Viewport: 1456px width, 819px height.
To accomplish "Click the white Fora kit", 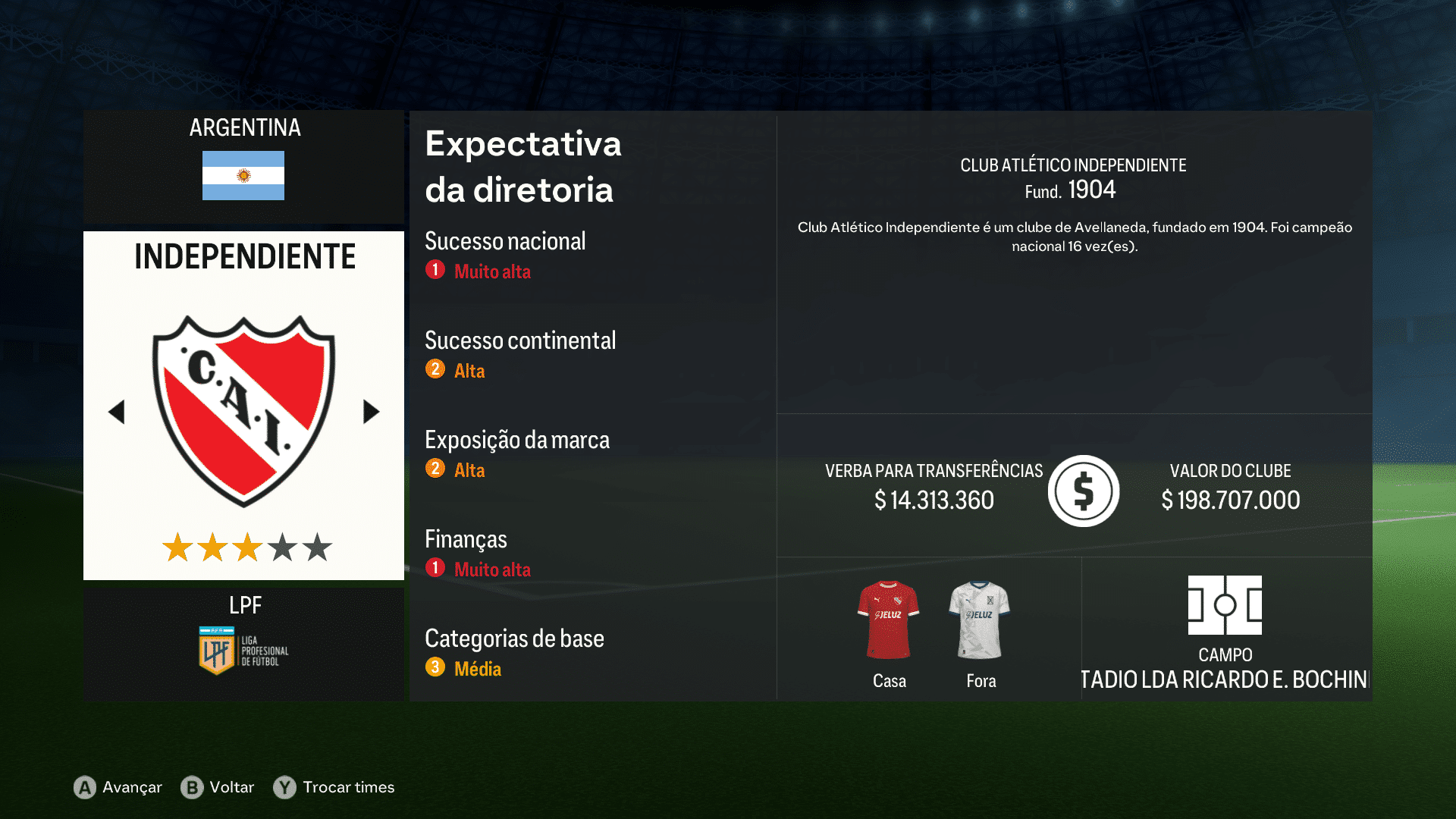I will pyautogui.click(x=981, y=620).
